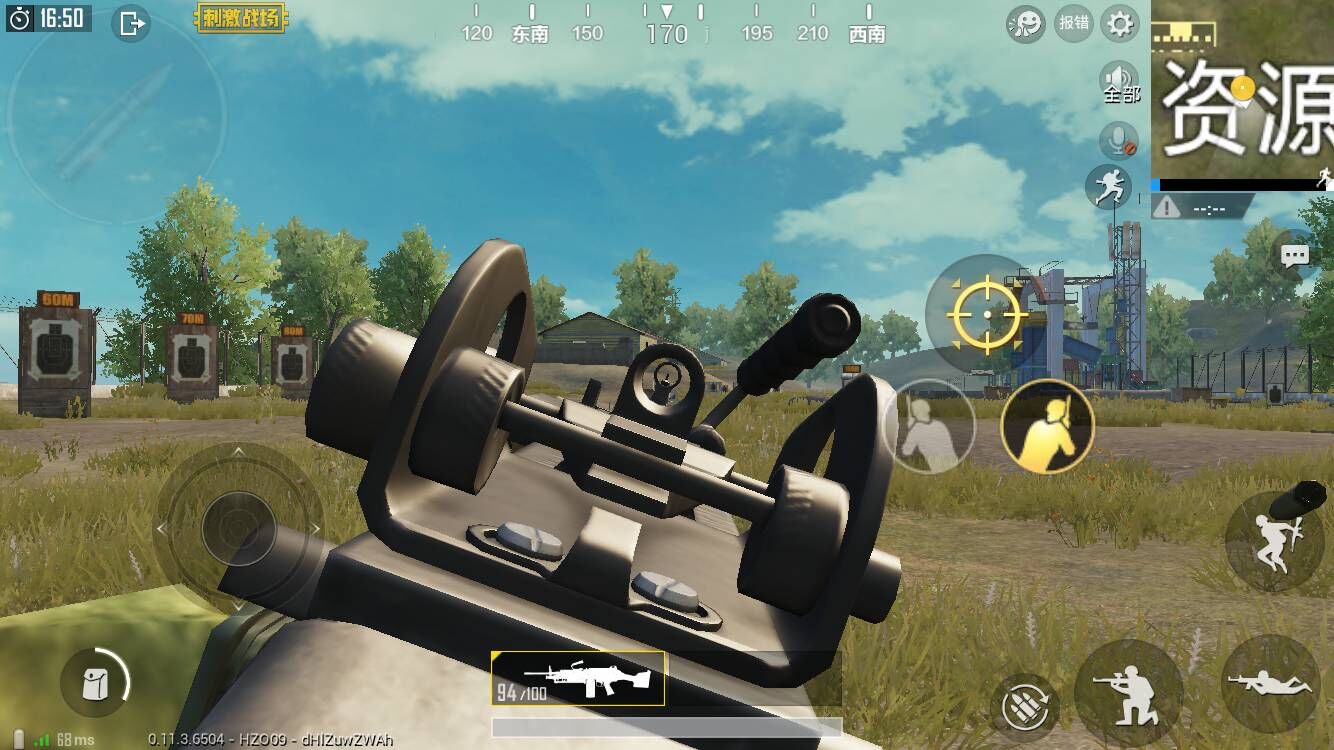Tap the crouch stance button
The width and height of the screenshot is (1334, 750).
(1129, 692)
